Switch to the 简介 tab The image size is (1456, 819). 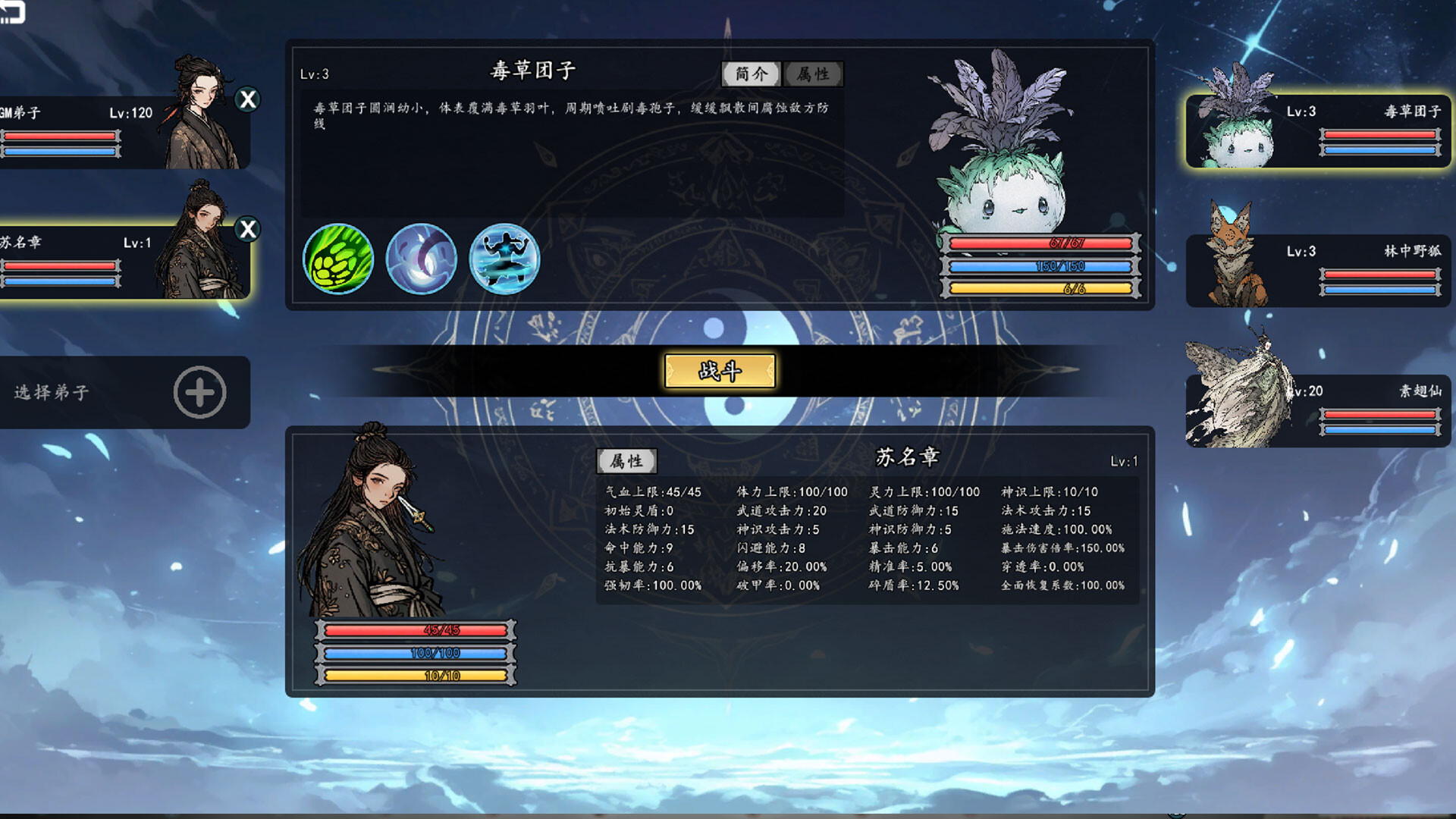coord(752,74)
